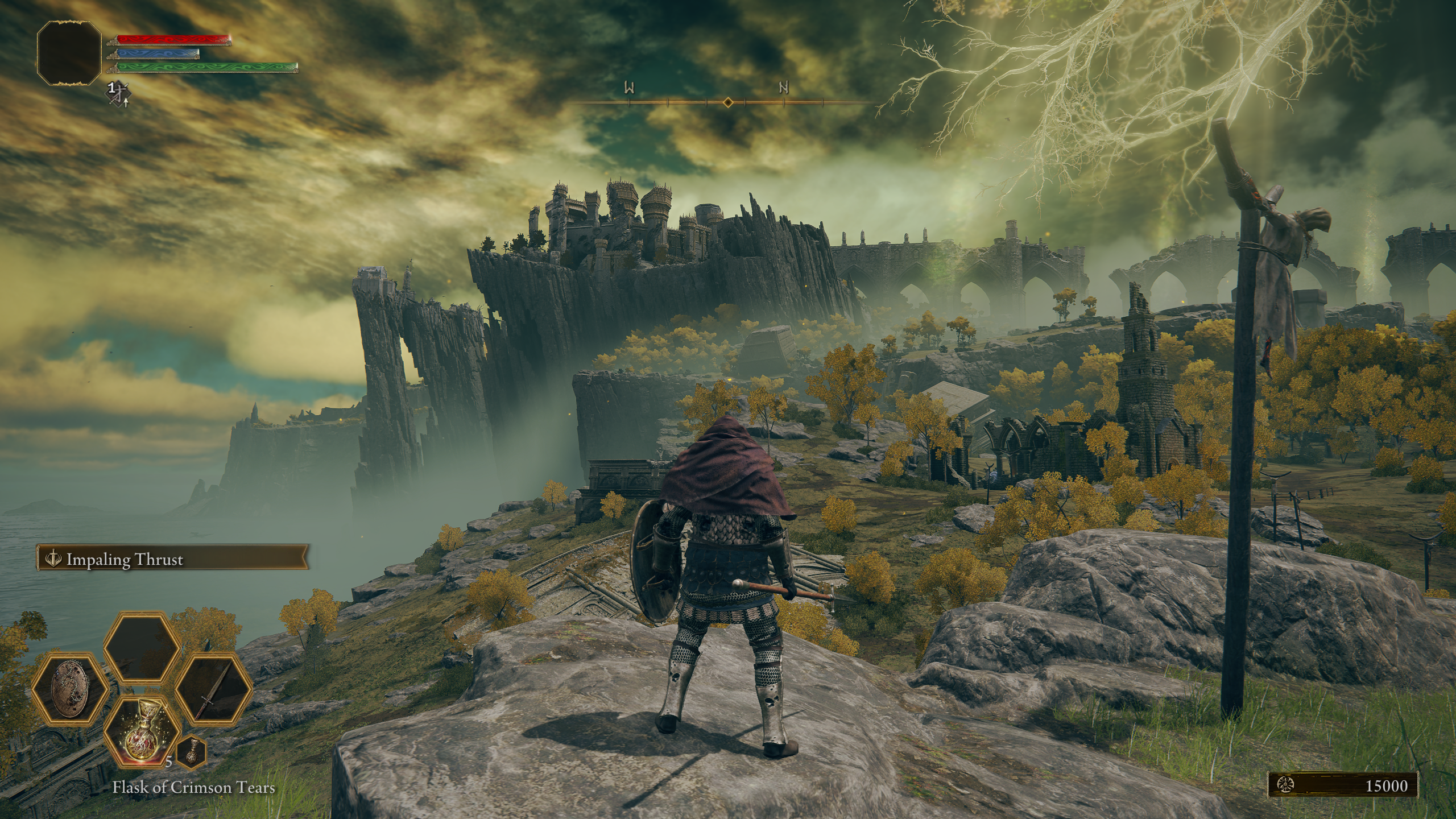Choose the sword weapon slot
Viewport: 1456px width, 819px height.
[x=214, y=688]
